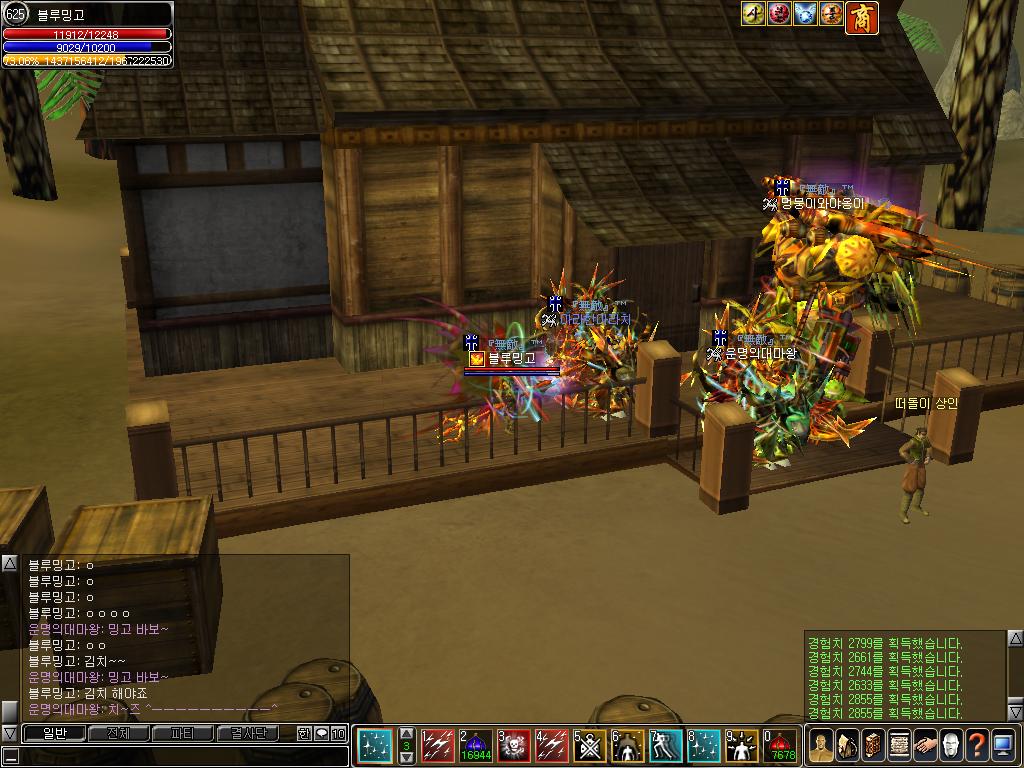Click the chat log's up arrow
The width and height of the screenshot is (1024, 768).
tap(9, 563)
